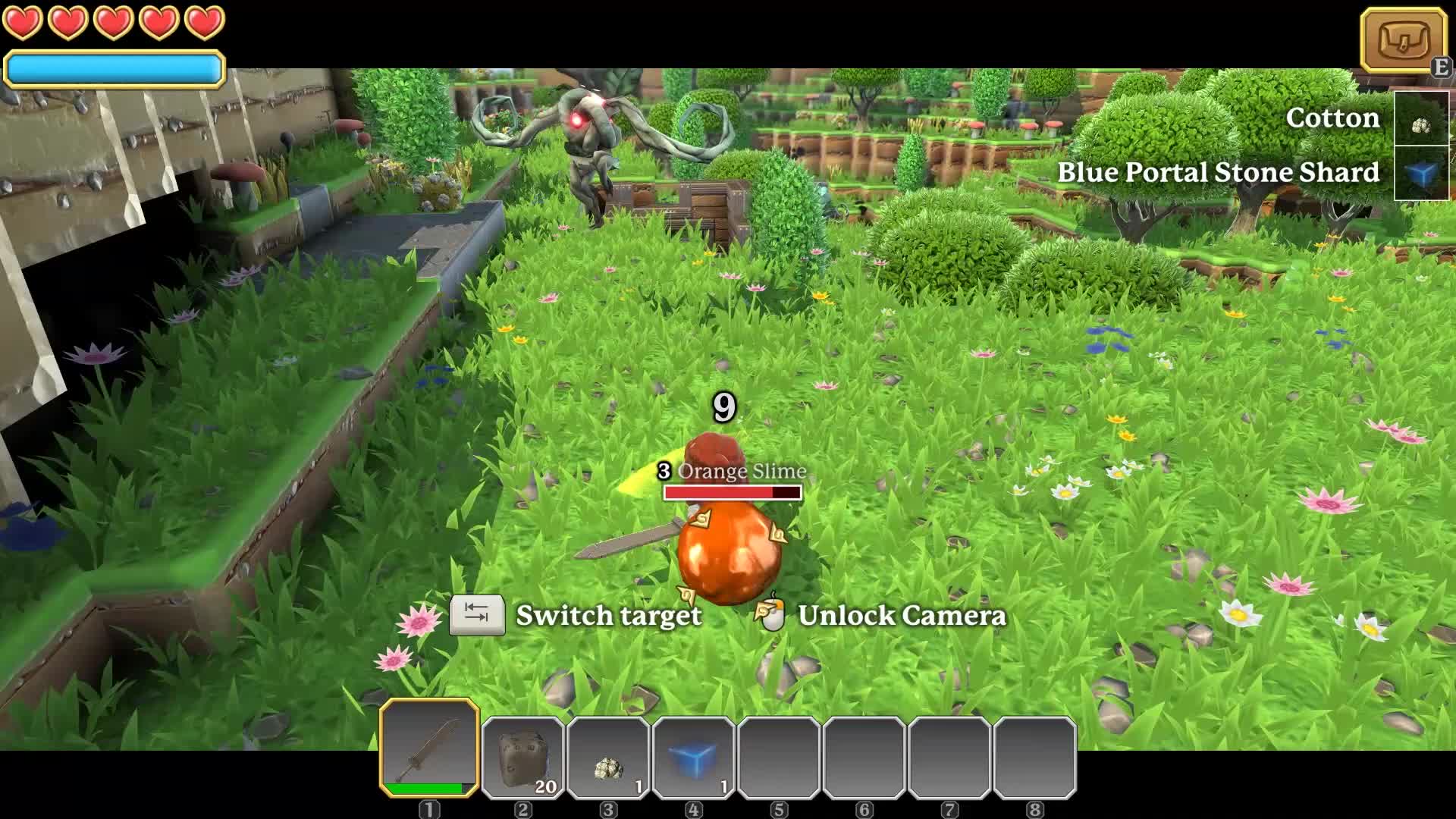Toggle enemy targeting with Switch target
This screenshot has width=1456, height=819.
[608, 616]
